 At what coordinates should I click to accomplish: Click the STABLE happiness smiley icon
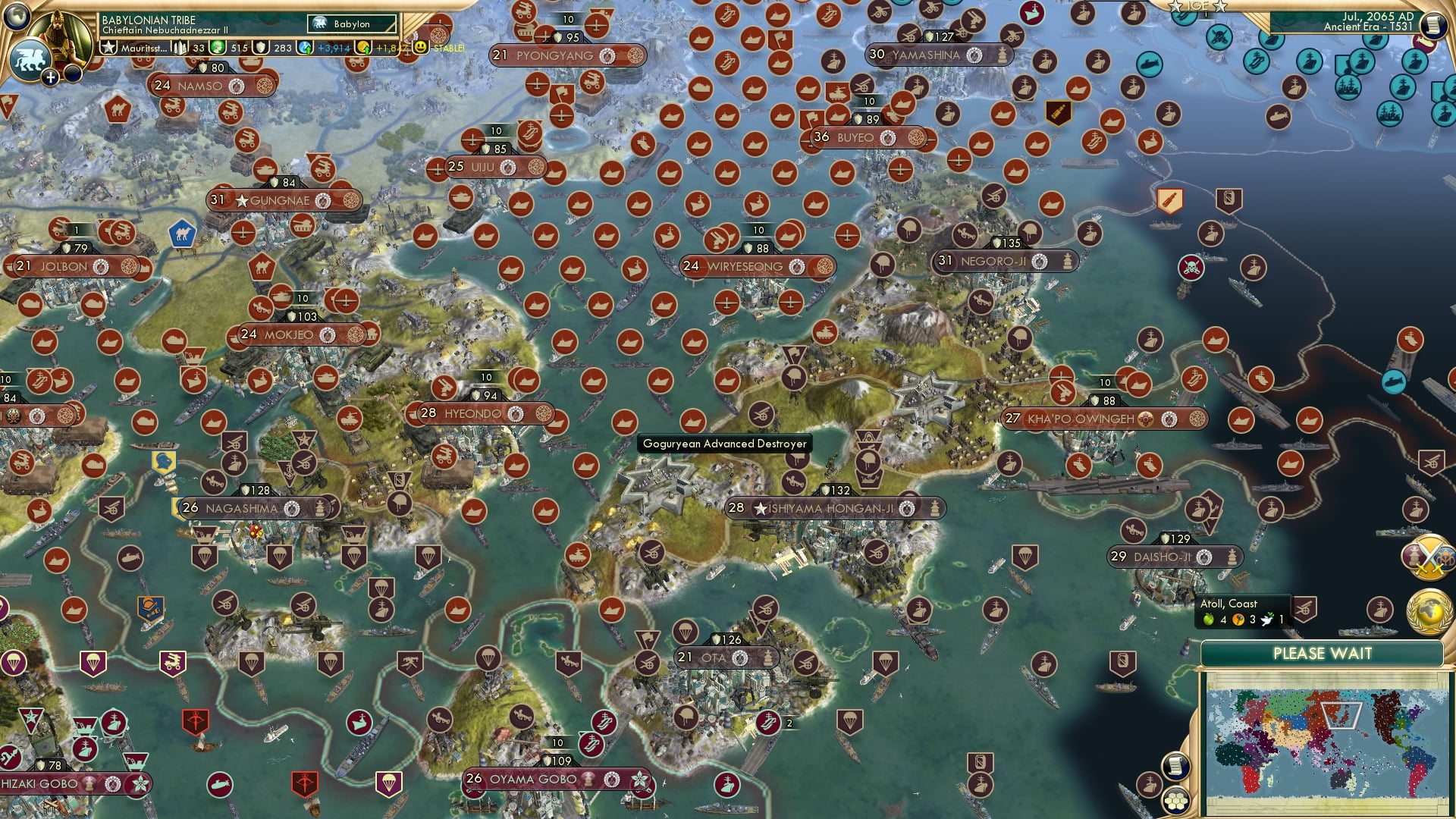421,47
